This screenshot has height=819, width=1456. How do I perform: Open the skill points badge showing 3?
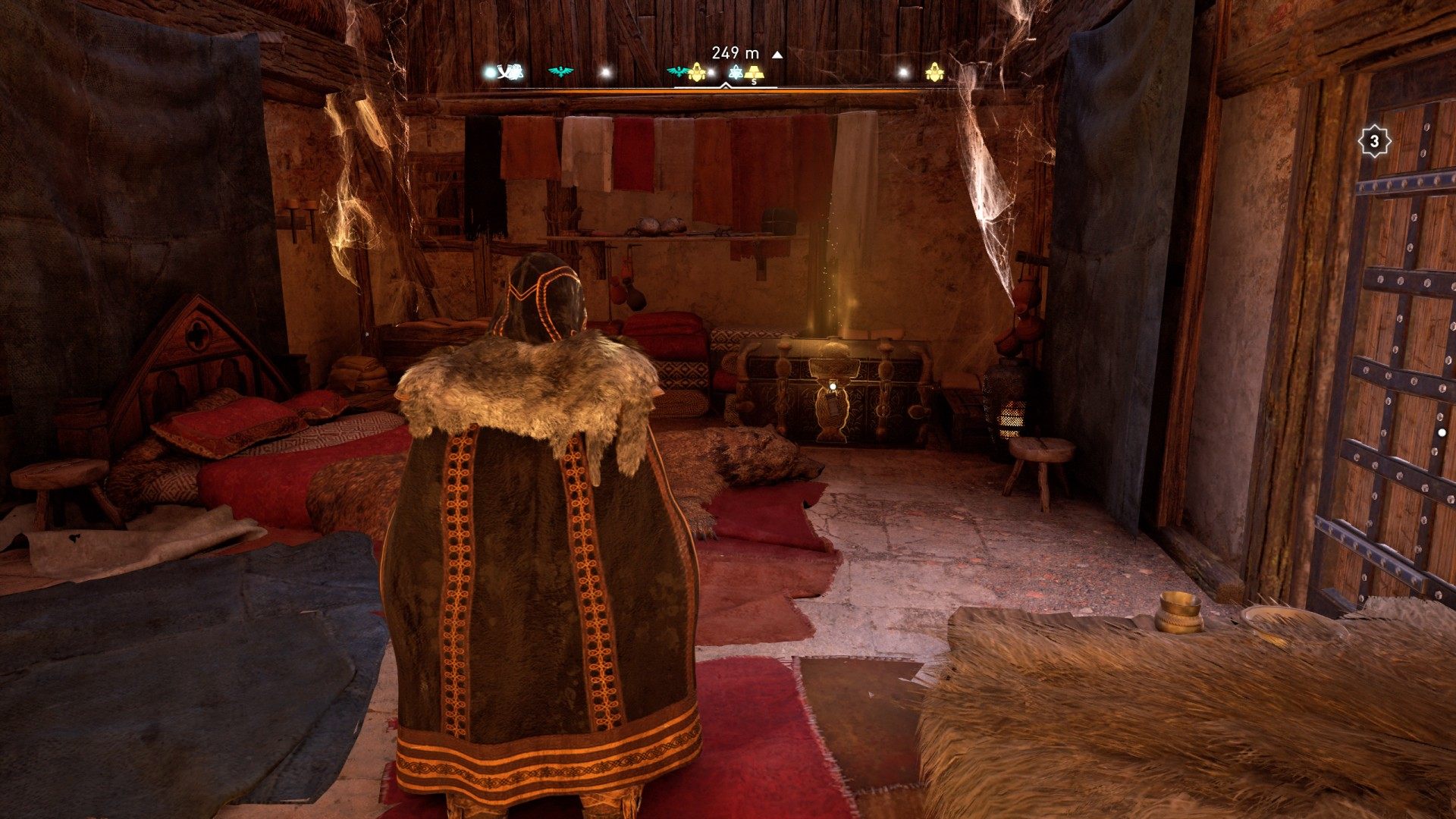1373,142
